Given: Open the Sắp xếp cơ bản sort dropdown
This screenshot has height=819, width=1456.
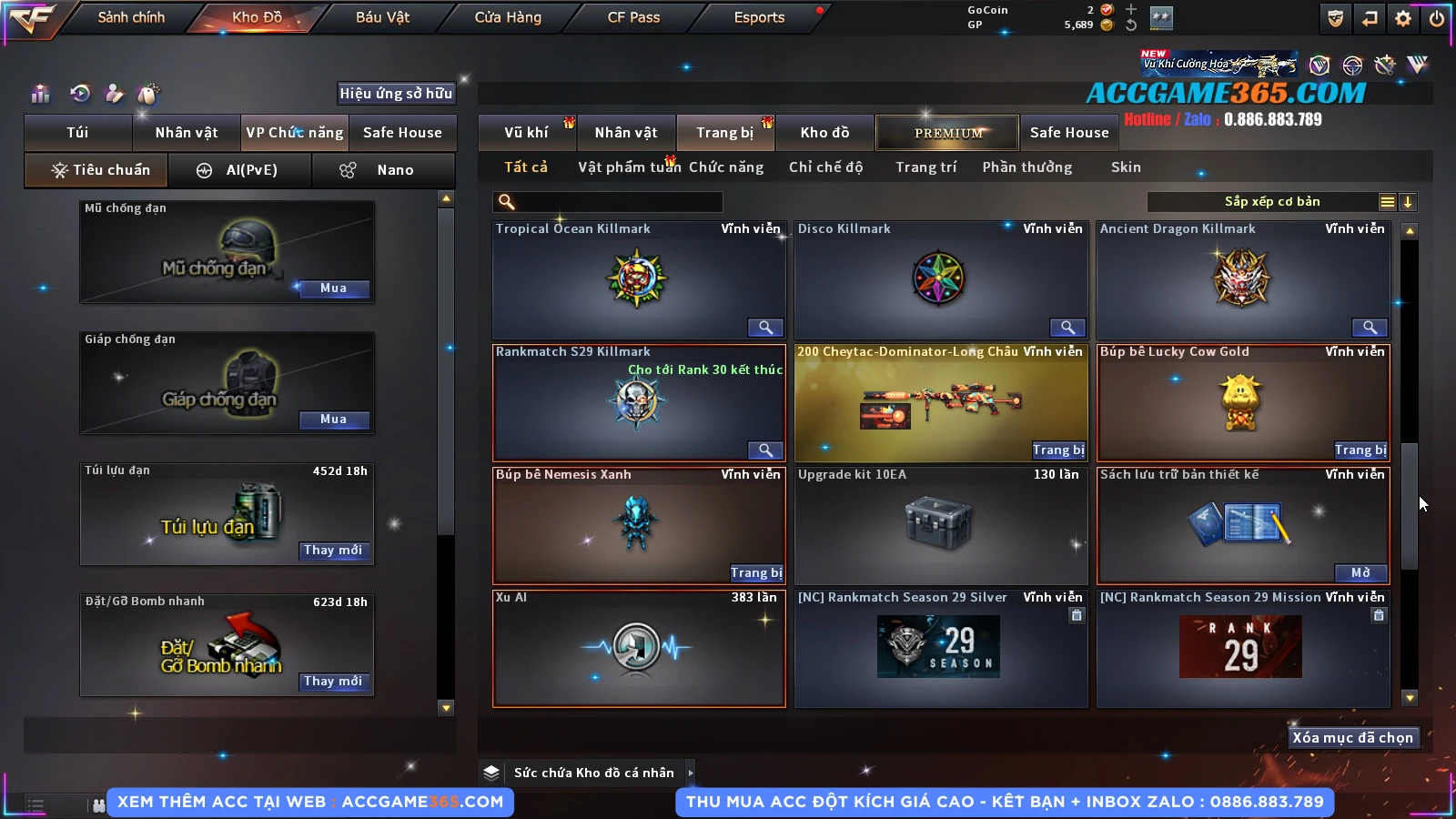Looking at the screenshot, I should click(x=1272, y=202).
